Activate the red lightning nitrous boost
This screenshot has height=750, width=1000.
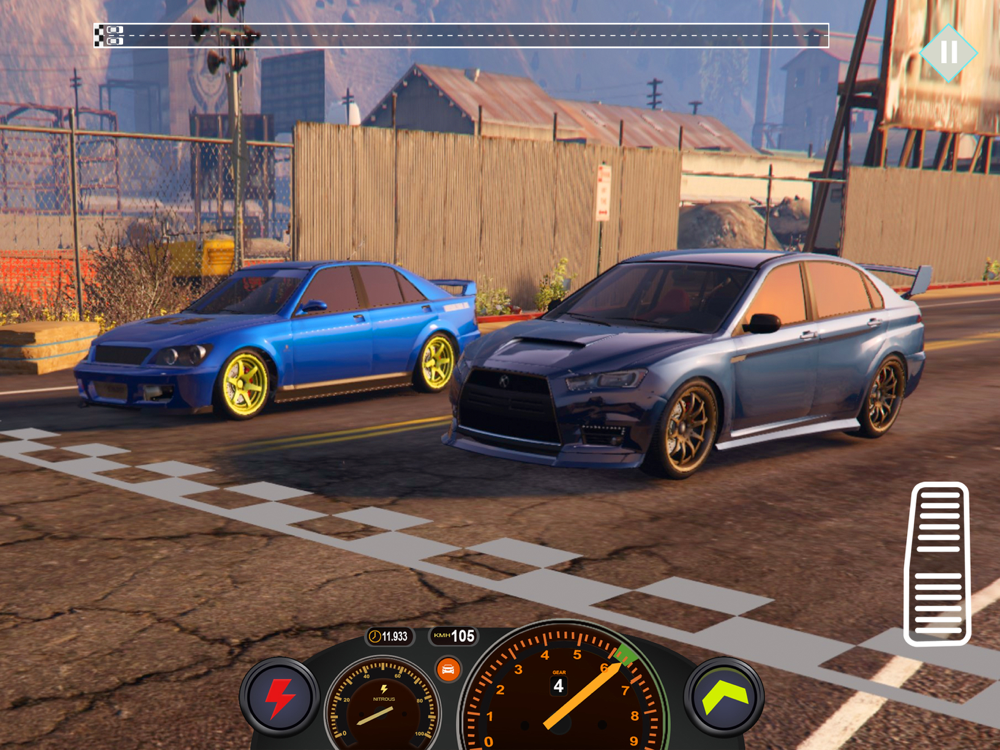click(x=279, y=697)
